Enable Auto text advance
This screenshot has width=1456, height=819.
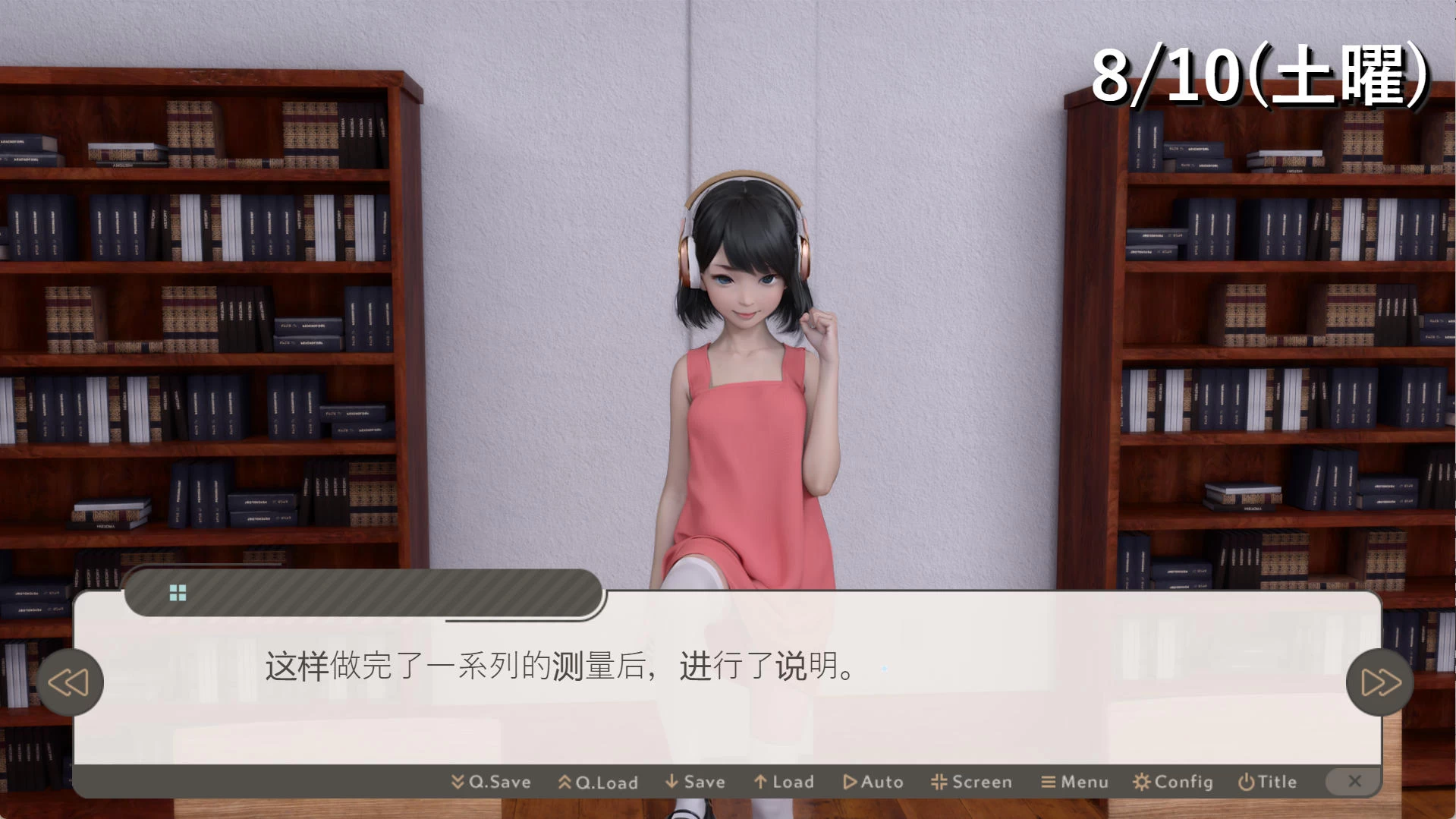873,782
